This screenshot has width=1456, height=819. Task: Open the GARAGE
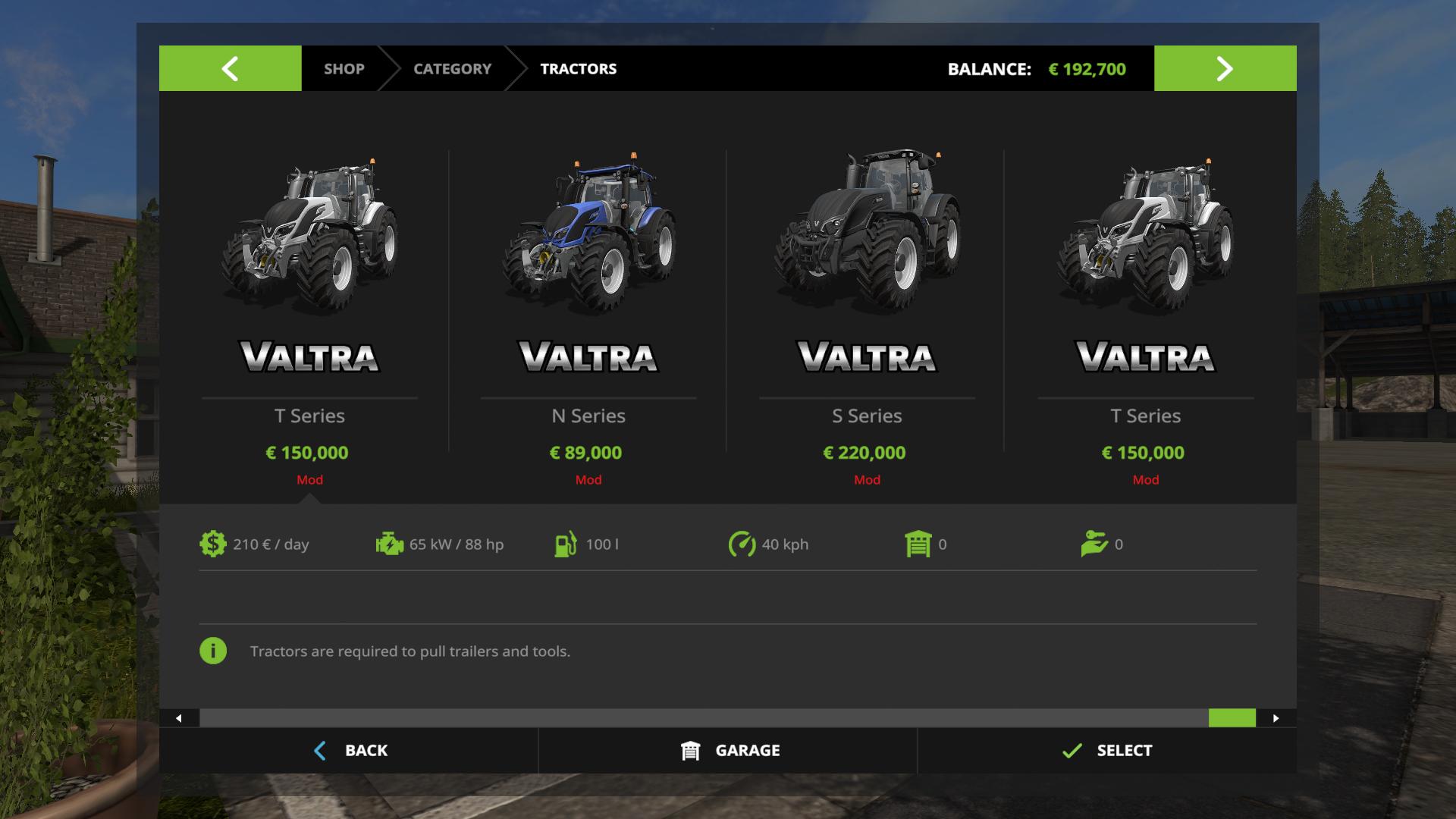(729, 751)
